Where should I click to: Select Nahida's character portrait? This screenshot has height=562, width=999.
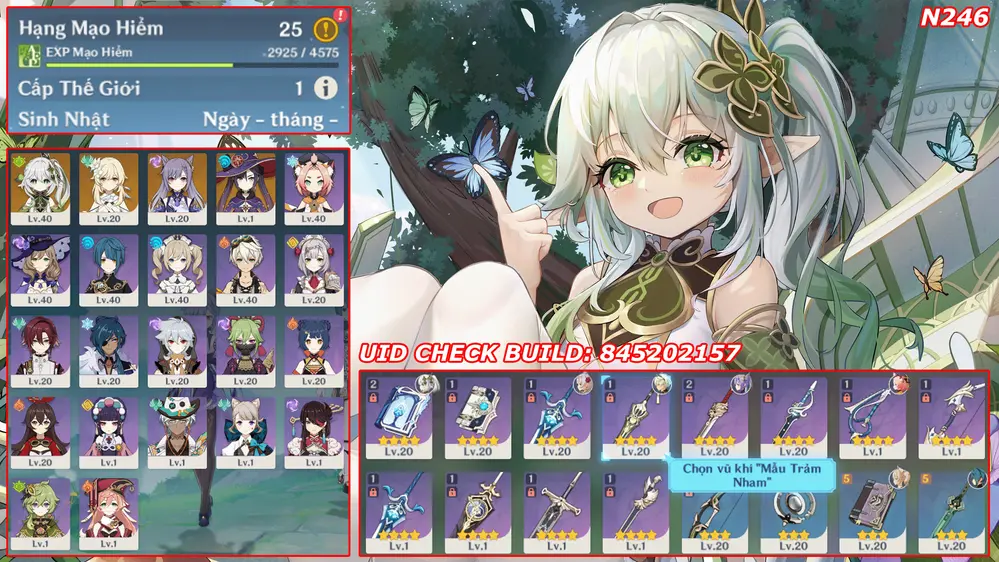(41, 186)
